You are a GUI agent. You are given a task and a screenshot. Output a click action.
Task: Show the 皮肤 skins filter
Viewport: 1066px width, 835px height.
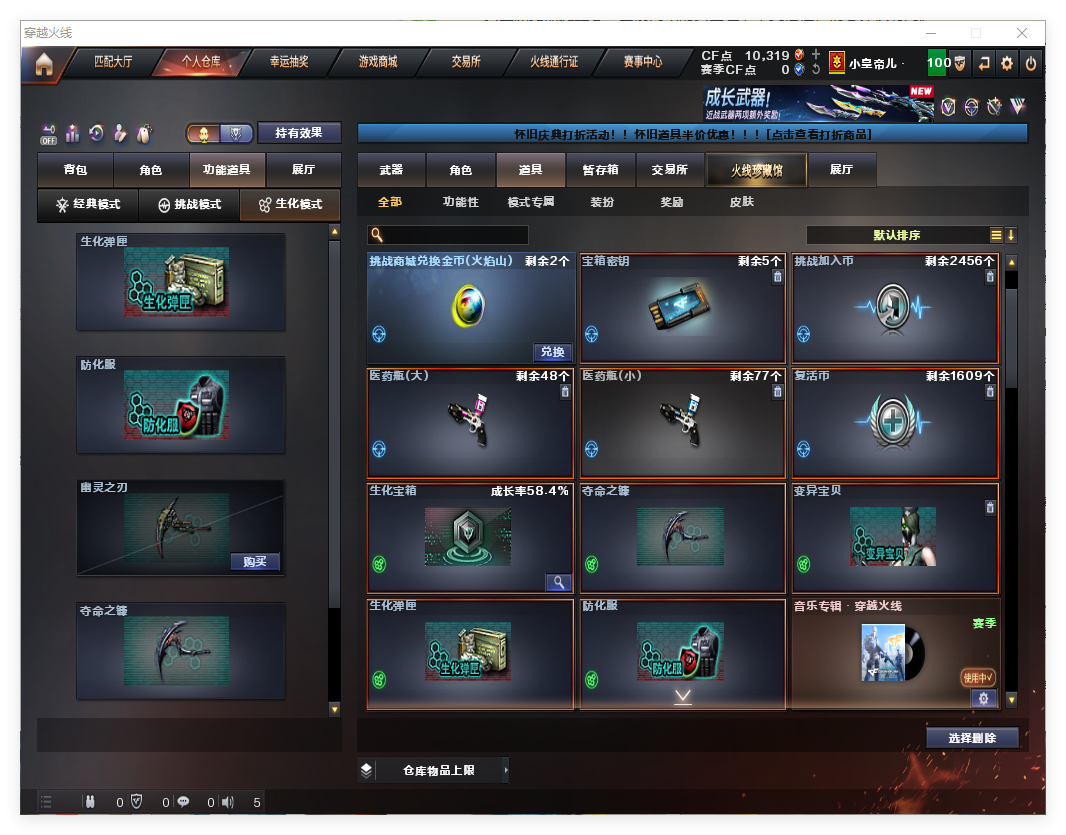point(742,202)
